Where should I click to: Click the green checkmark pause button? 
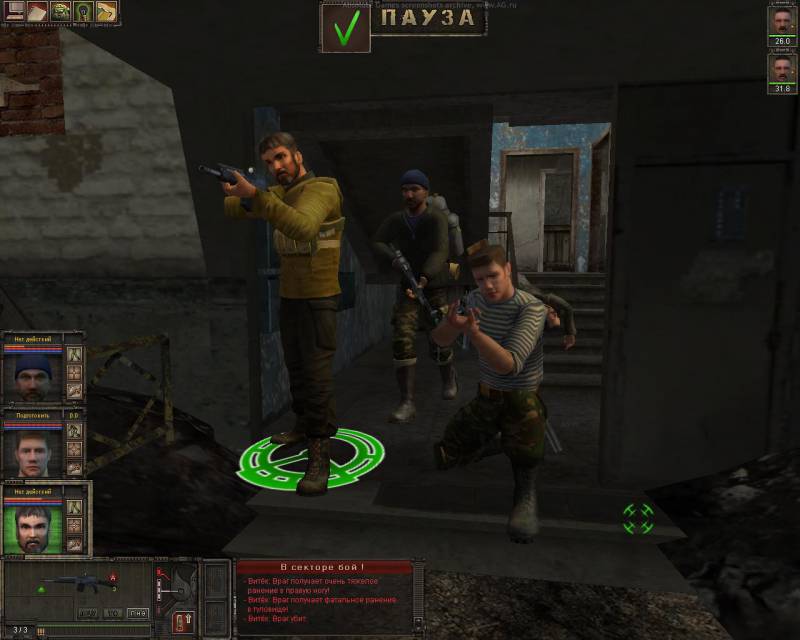pos(345,28)
